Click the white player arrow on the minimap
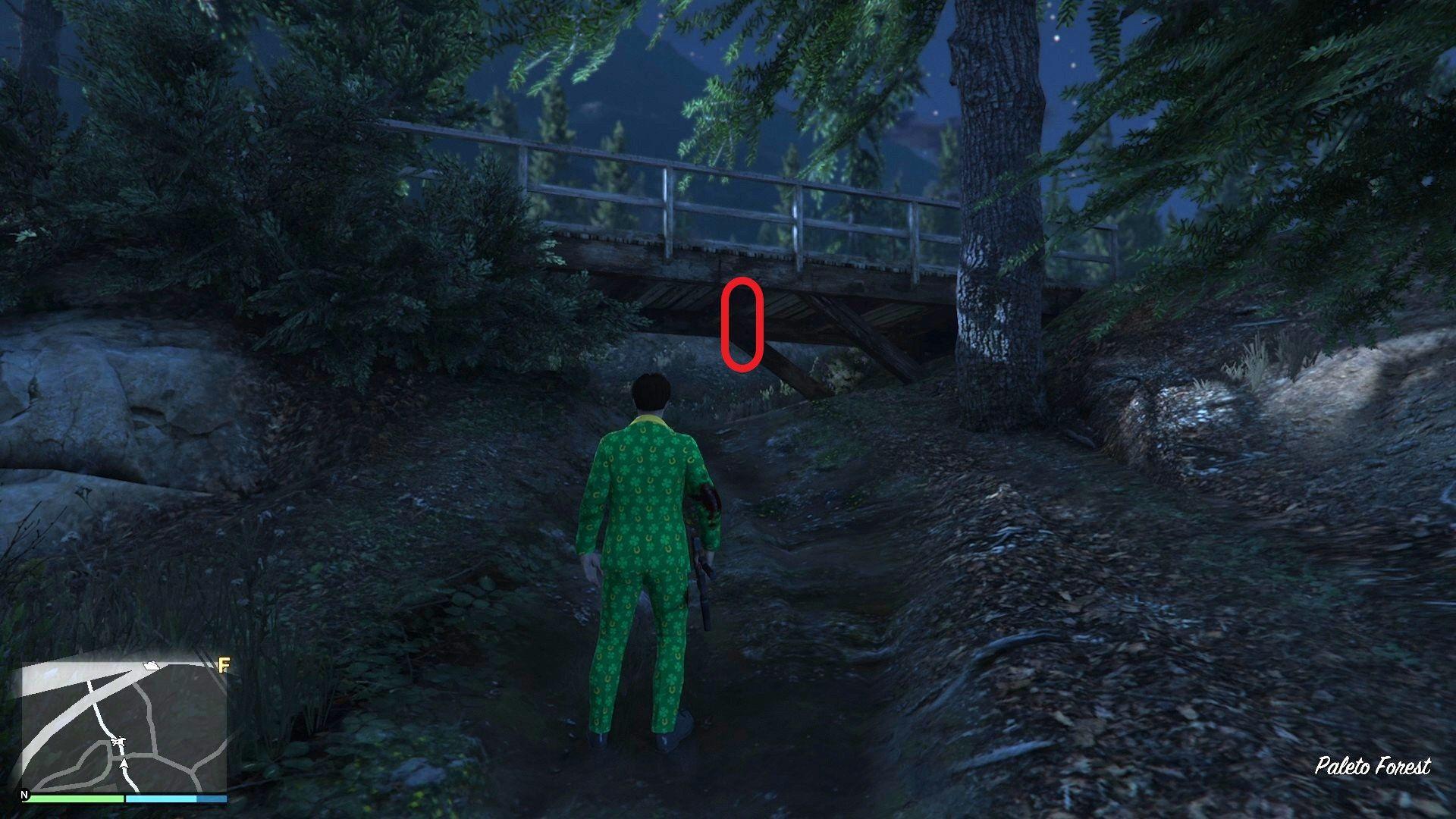Viewport: 1456px width, 819px height. coord(124,764)
